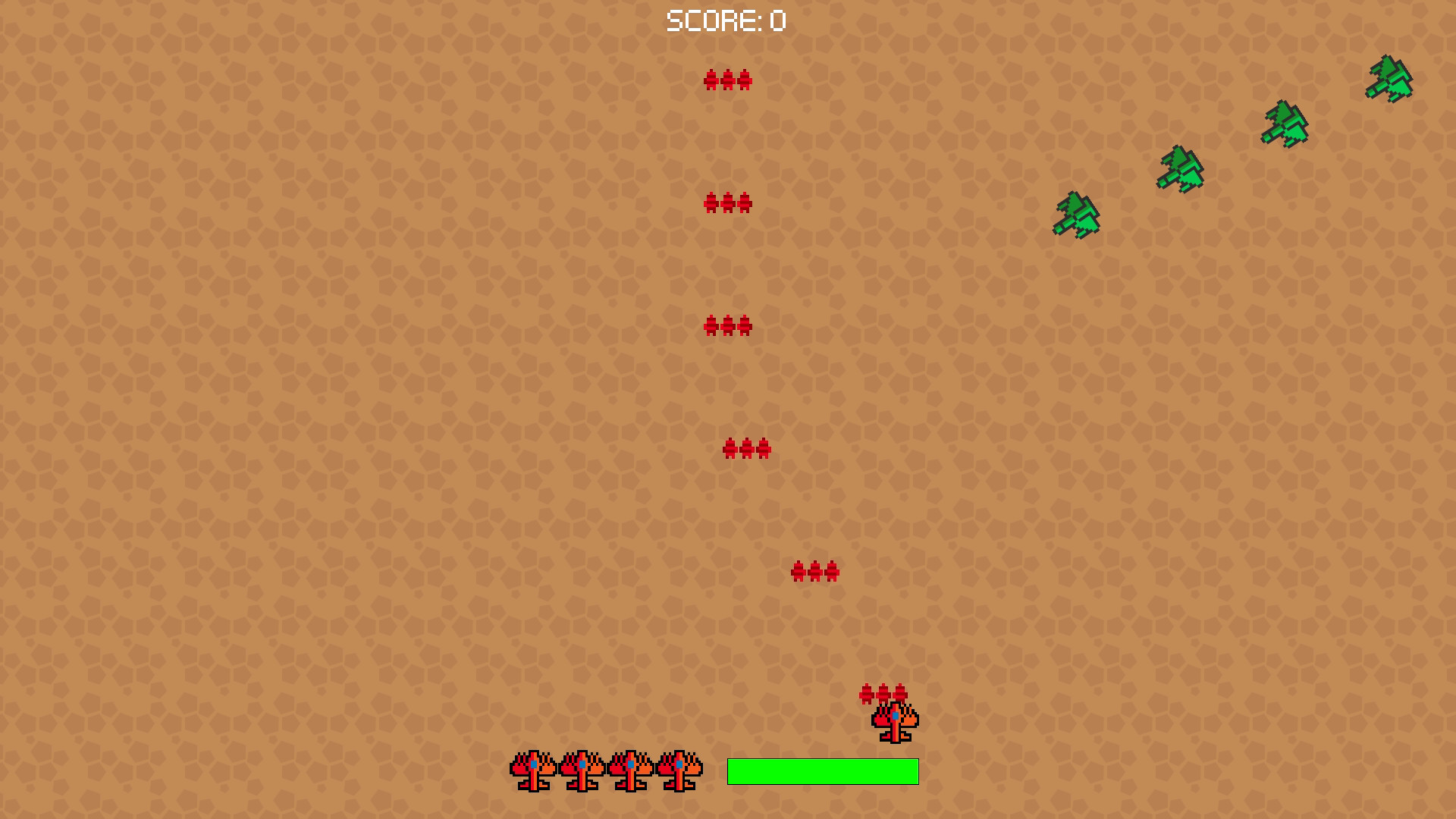
Task: Click the SCORE: 0 text
Action: [724, 20]
